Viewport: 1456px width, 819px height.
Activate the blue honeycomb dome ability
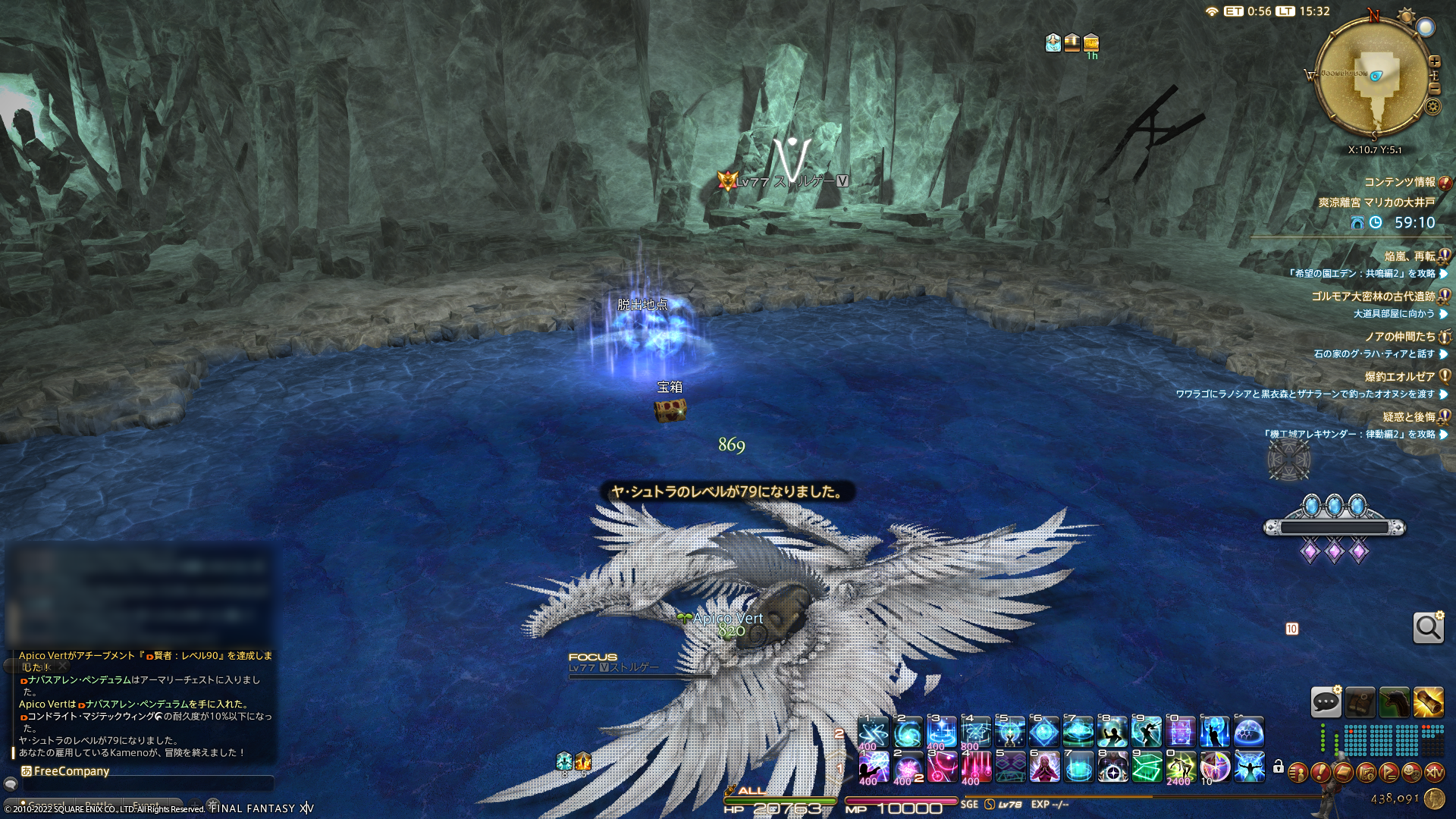[1248, 732]
